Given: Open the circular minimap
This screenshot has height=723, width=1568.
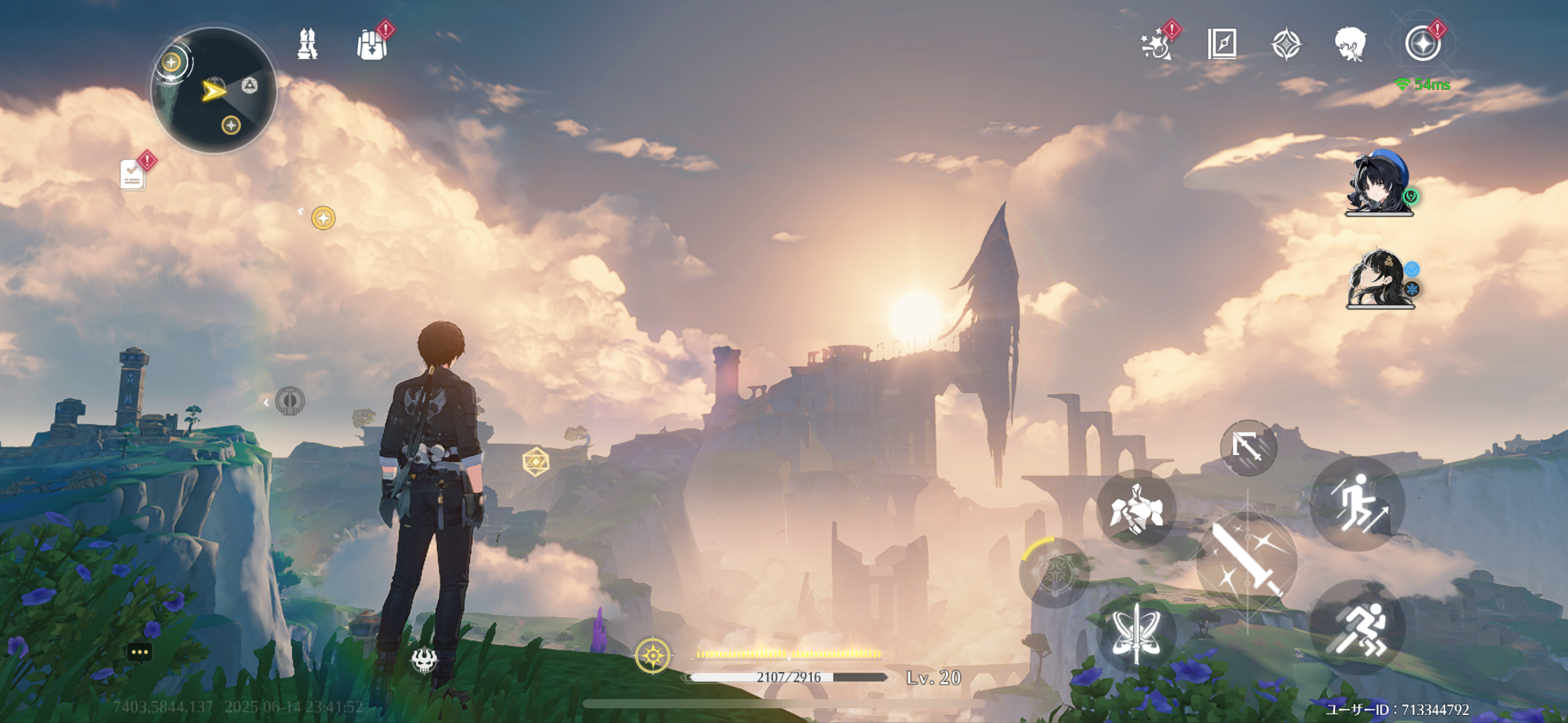Looking at the screenshot, I should click(213, 90).
